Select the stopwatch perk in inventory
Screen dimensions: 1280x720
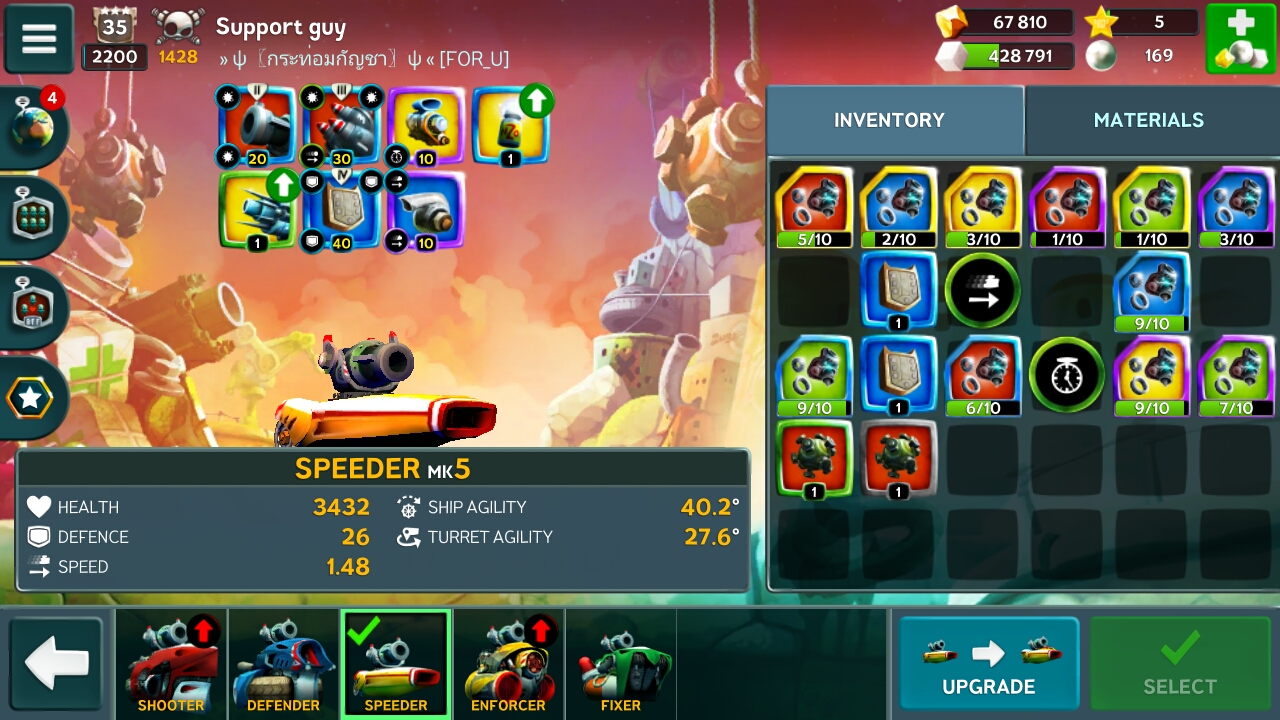point(1066,375)
